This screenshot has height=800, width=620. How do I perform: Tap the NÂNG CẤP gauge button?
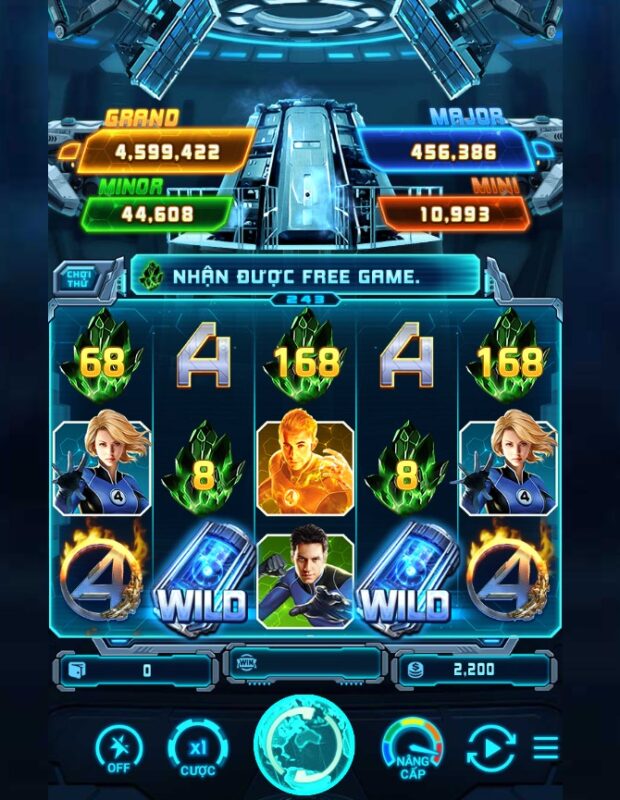[x=413, y=748]
